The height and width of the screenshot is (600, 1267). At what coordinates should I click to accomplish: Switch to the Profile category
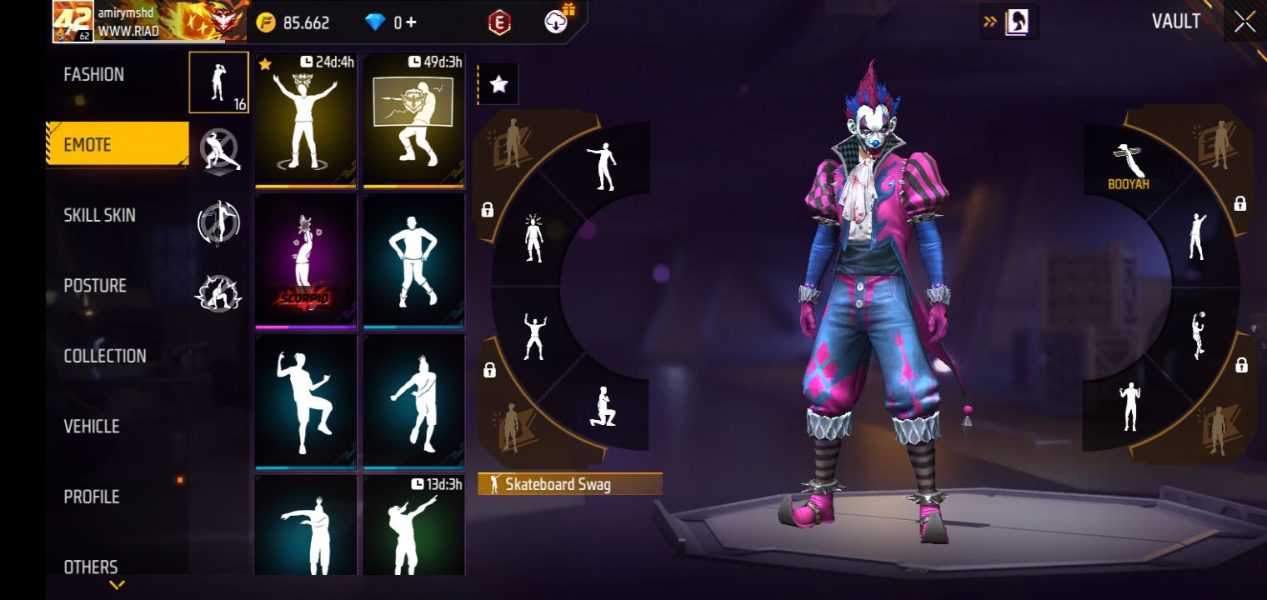(92, 497)
